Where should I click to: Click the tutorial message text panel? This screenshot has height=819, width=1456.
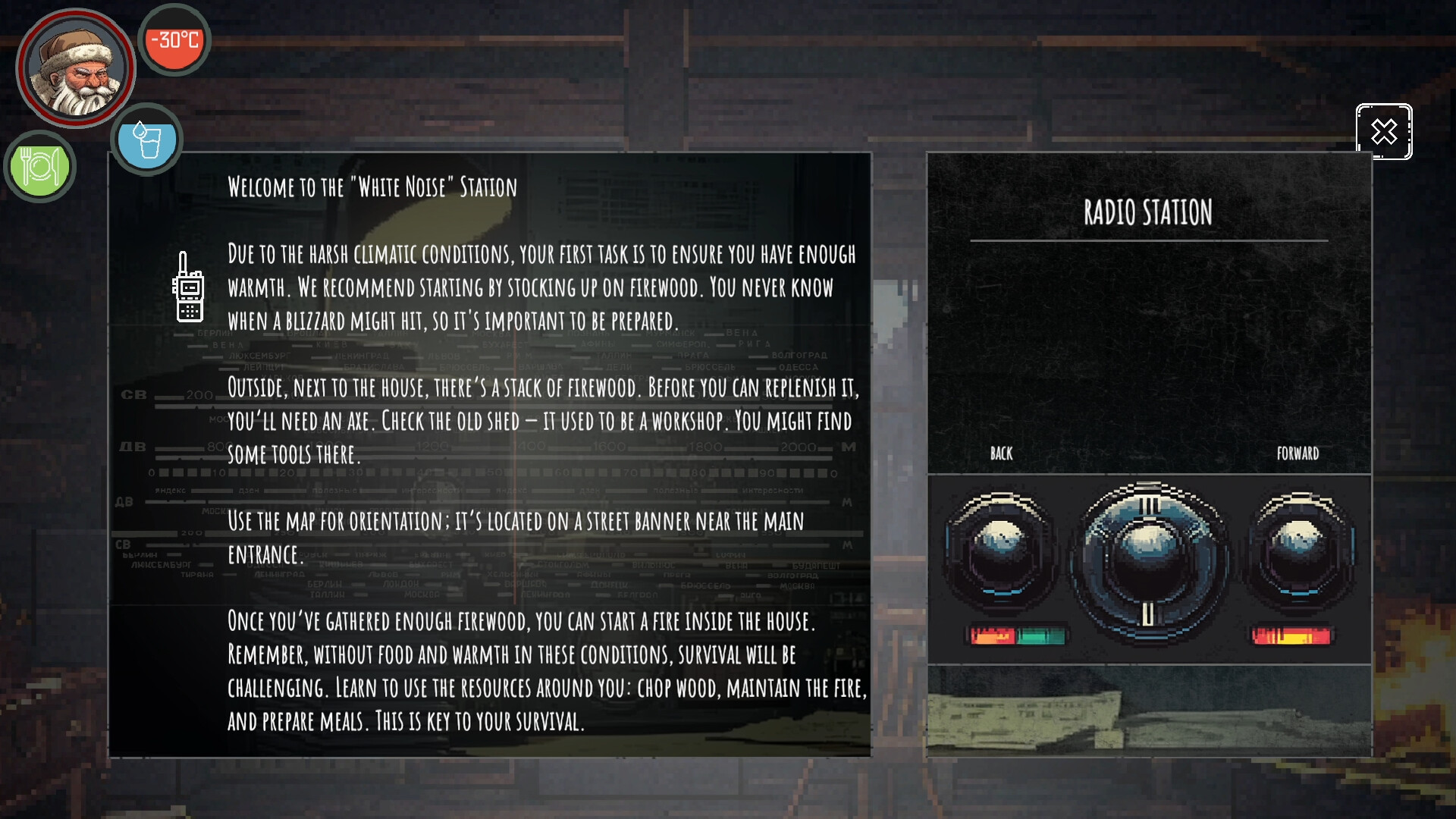point(491,455)
